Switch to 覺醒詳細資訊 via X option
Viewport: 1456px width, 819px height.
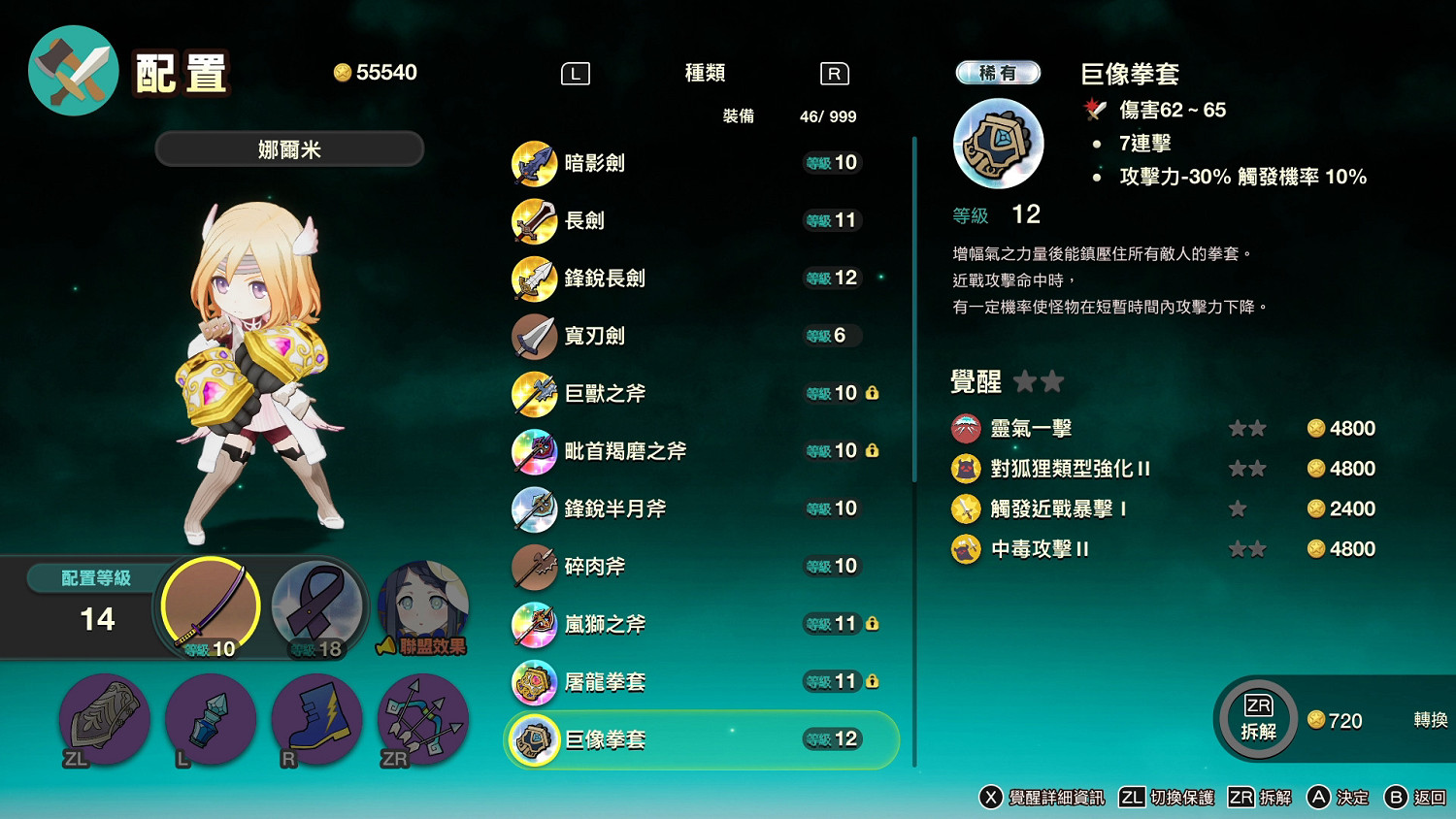1048,798
